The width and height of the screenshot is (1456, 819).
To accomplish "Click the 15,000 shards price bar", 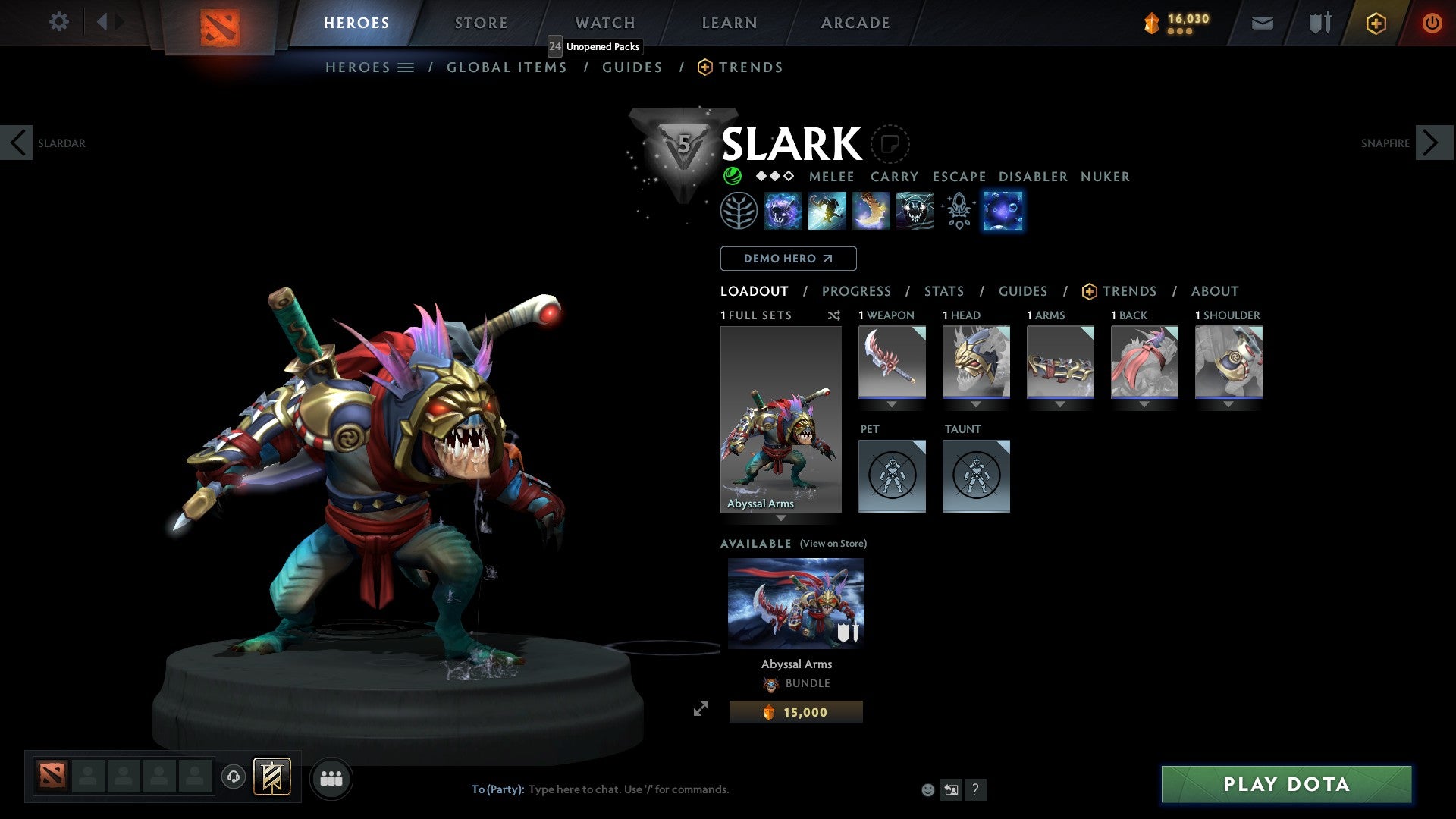I will pos(795,711).
